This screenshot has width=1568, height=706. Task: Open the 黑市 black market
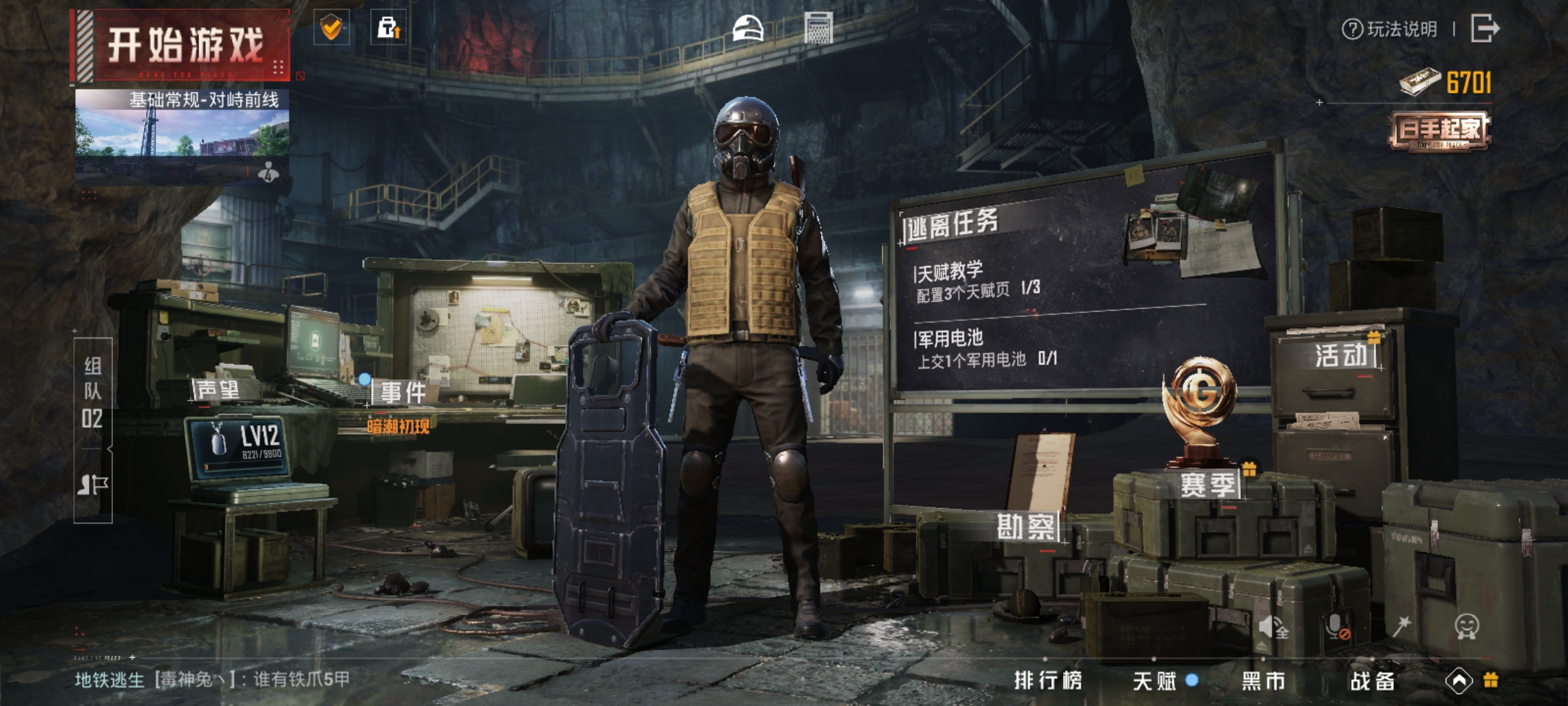[1264, 681]
